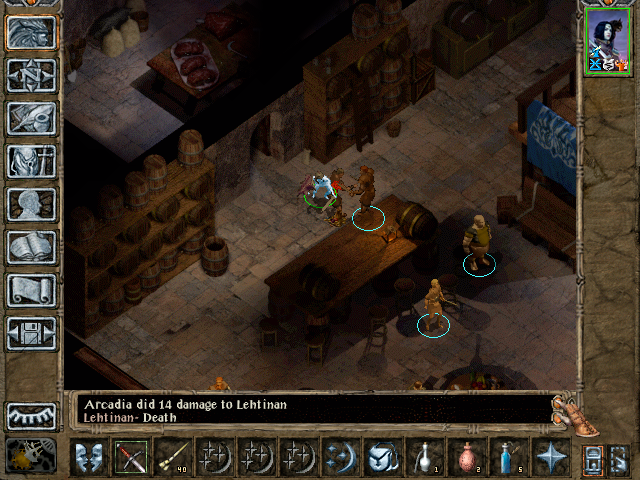The image size is (640, 480).
Task: Open the mage spellbook
Action: [31, 247]
